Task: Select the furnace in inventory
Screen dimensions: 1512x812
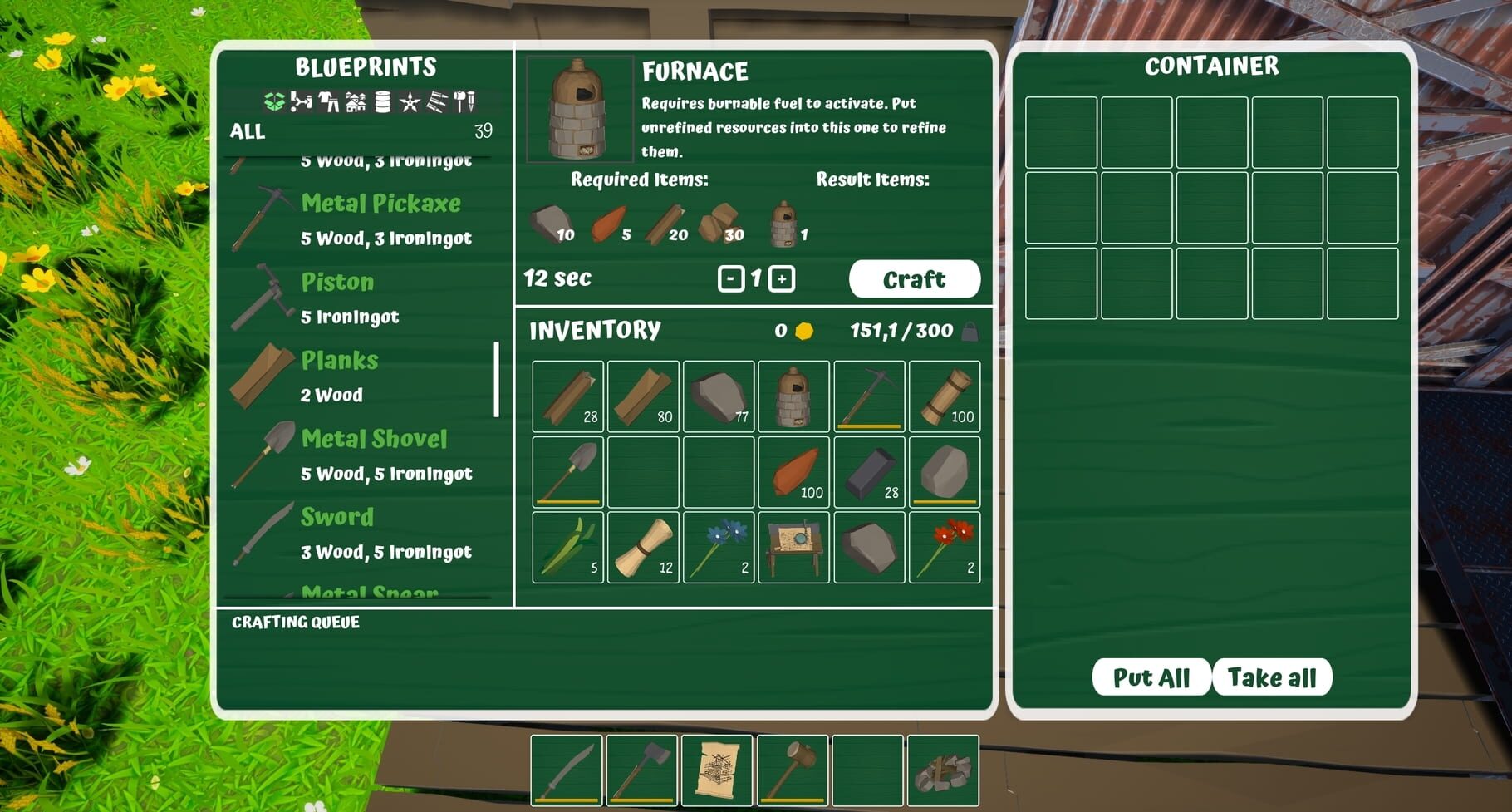Action: click(x=793, y=396)
